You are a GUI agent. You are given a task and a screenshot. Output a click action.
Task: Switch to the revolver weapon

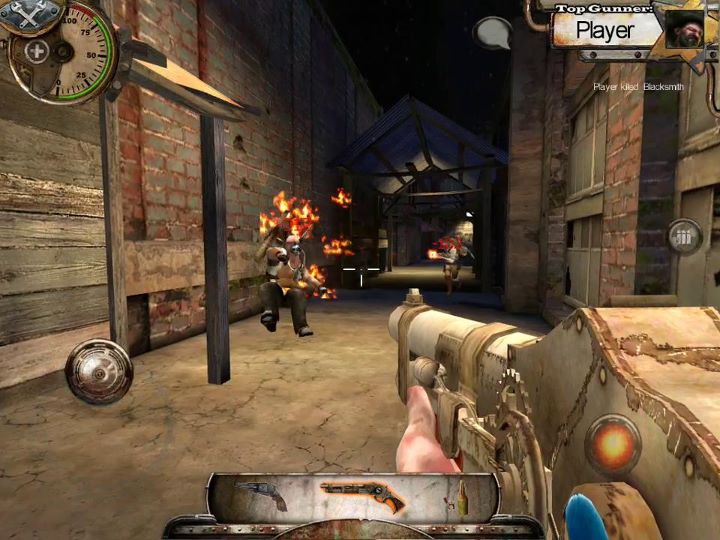pos(262,496)
